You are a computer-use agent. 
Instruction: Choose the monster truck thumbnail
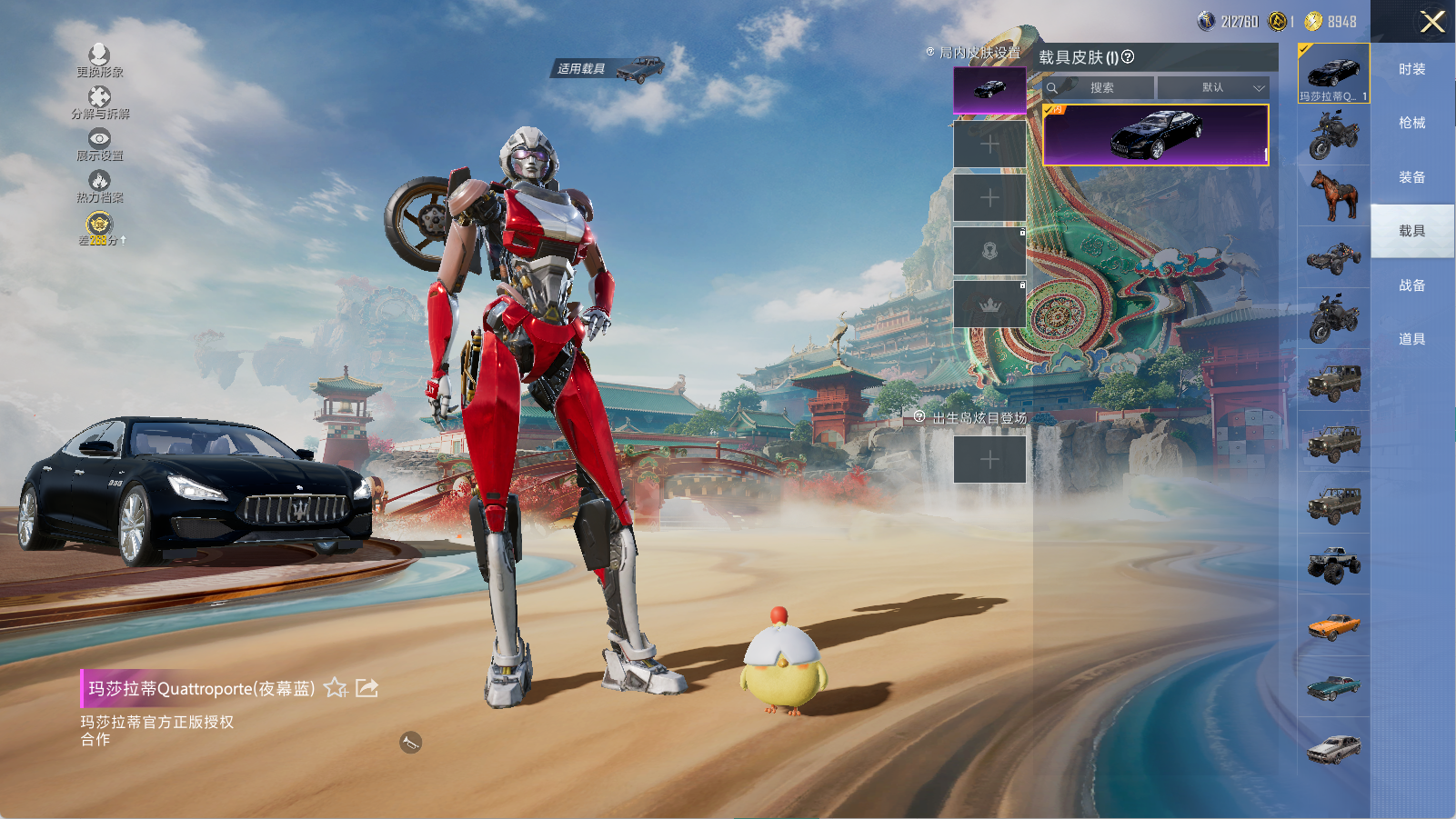coord(1333,564)
